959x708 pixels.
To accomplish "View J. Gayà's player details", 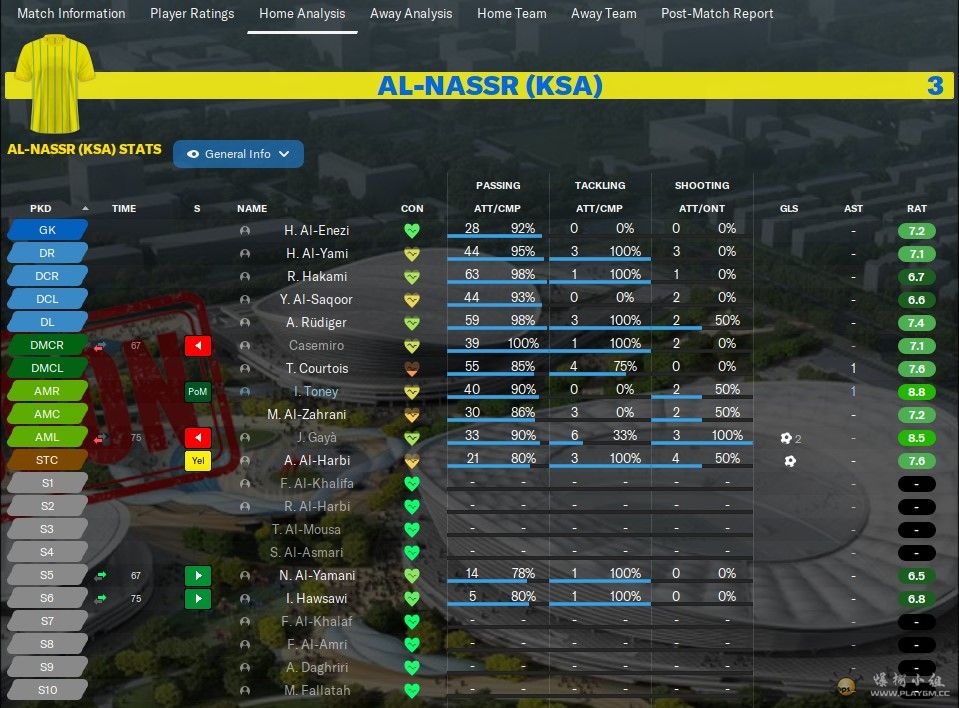I will [x=317, y=438].
